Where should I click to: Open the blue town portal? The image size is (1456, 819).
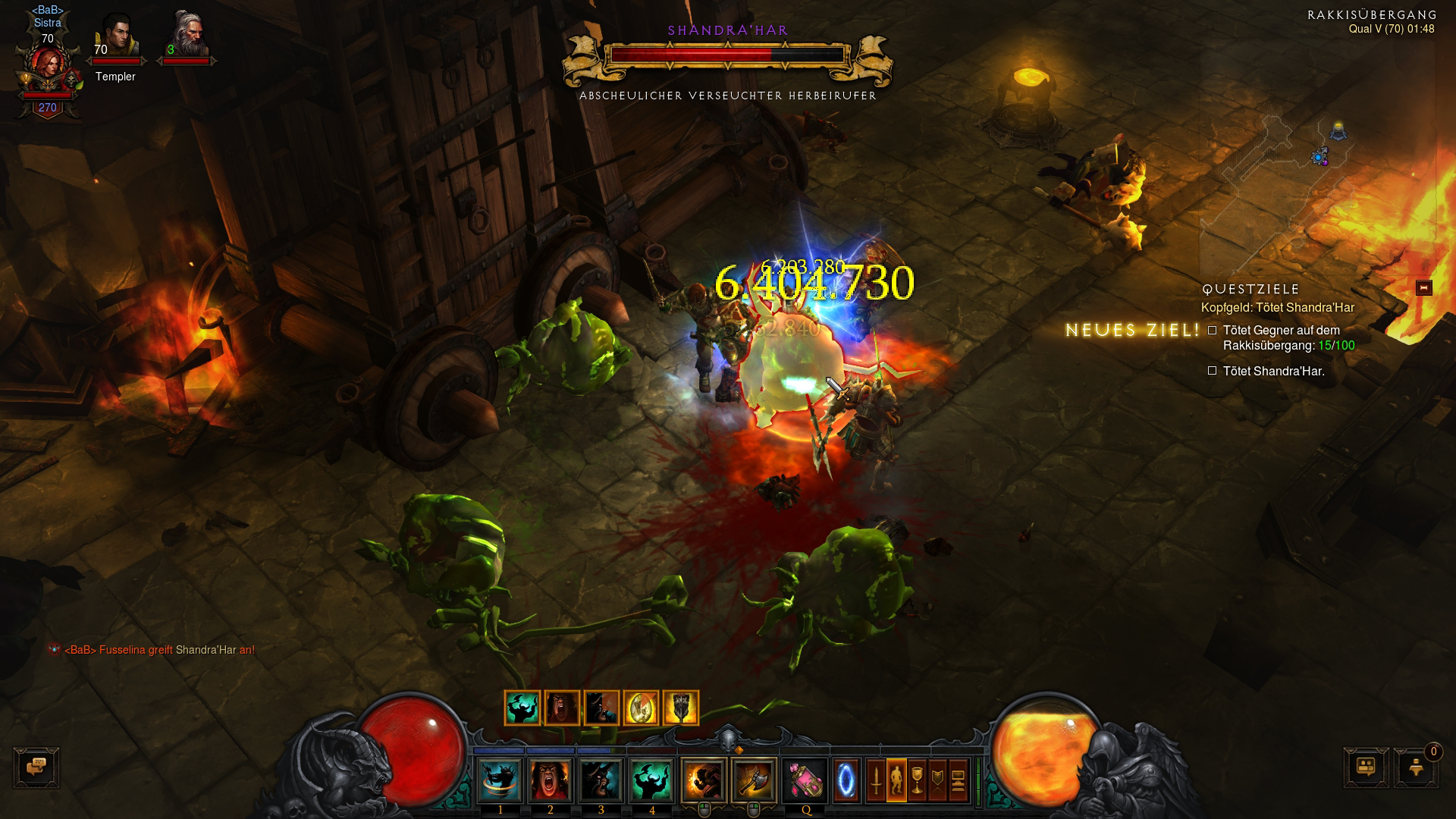[846, 780]
